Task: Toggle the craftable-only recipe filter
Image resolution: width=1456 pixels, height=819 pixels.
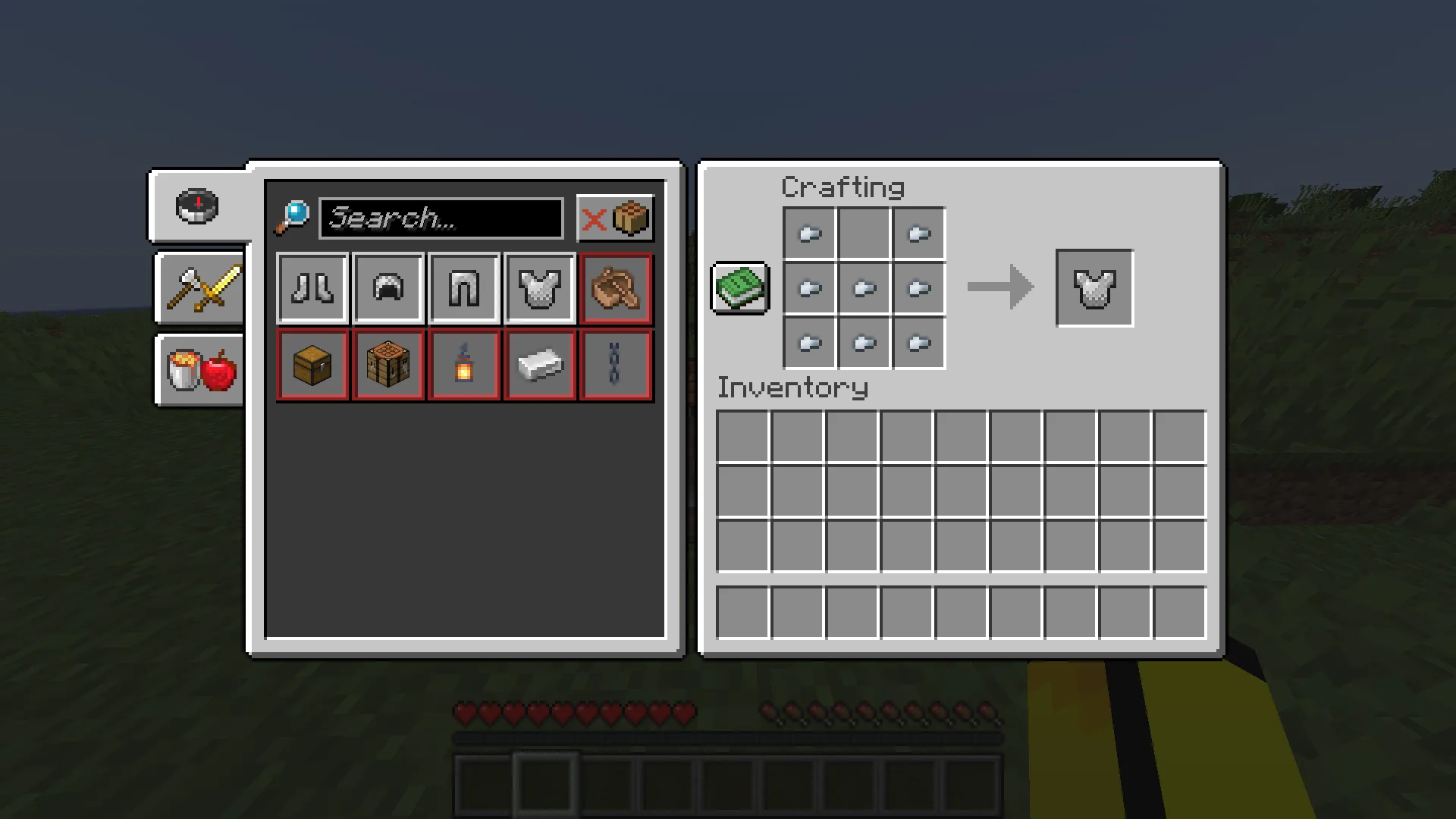Action: pyautogui.click(x=616, y=218)
